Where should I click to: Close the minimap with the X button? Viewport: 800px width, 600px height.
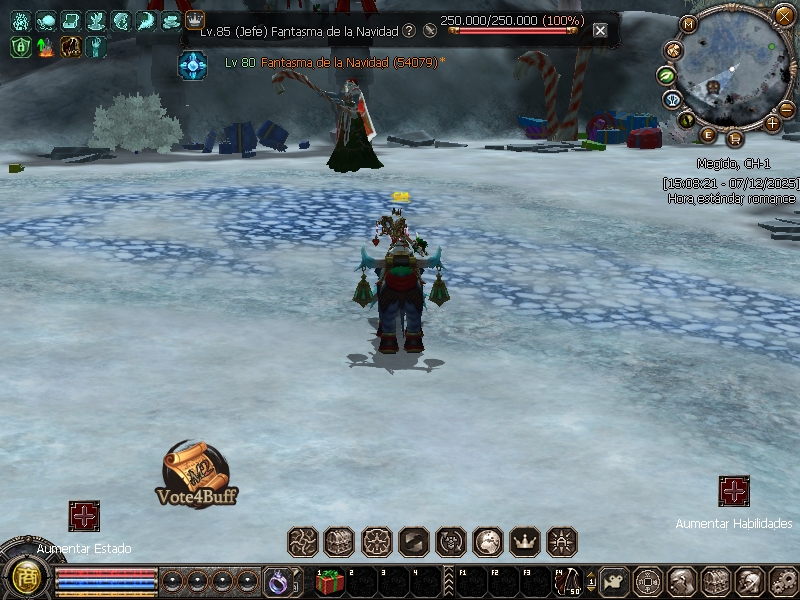784,15
